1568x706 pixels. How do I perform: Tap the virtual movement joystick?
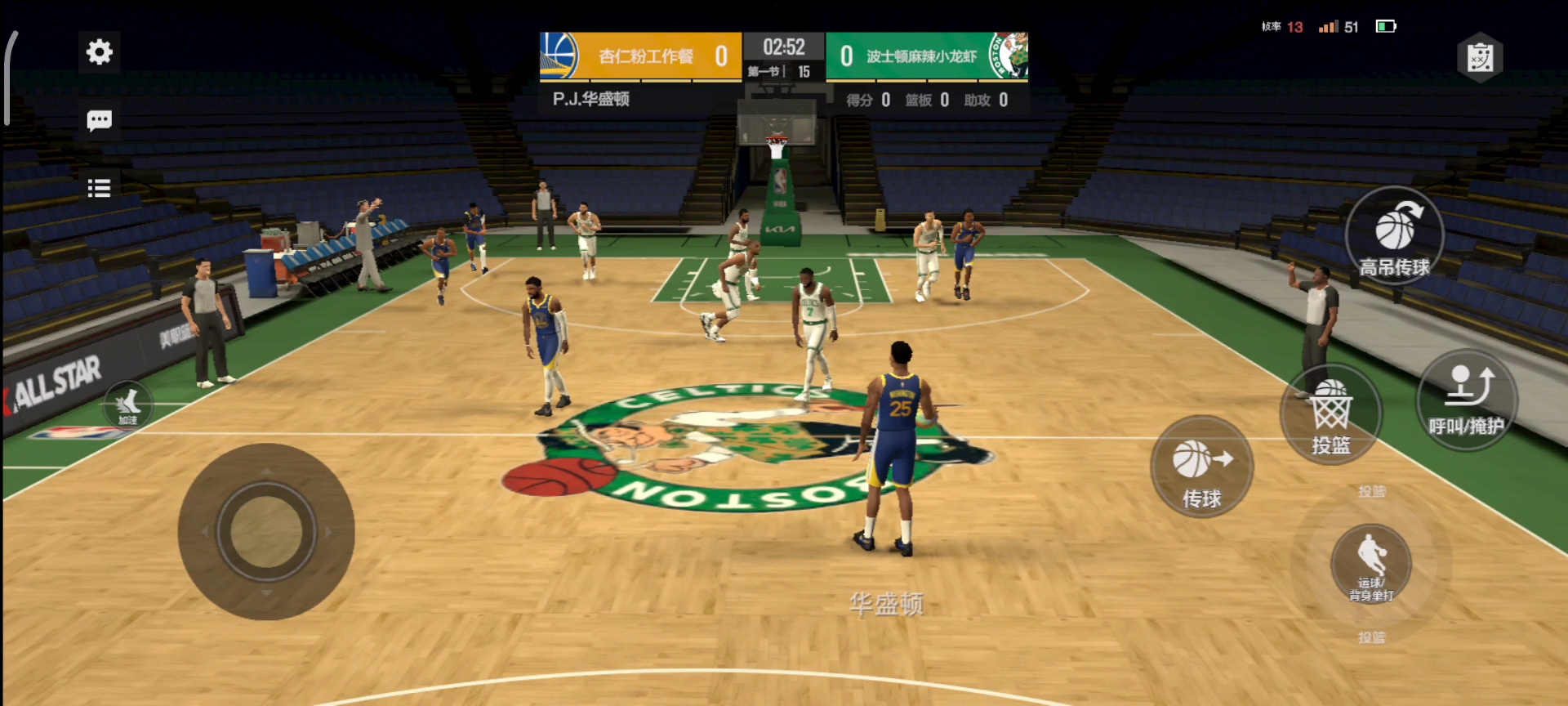pyautogui.click(x=266, y=531)
